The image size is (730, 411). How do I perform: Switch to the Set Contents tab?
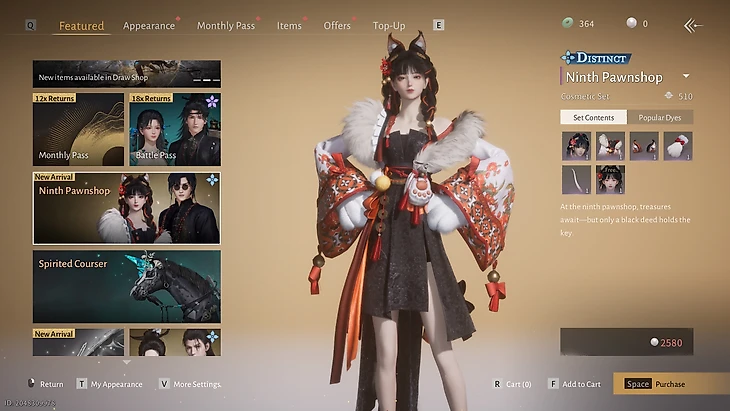pyautogui.click(x=593, y=118)
